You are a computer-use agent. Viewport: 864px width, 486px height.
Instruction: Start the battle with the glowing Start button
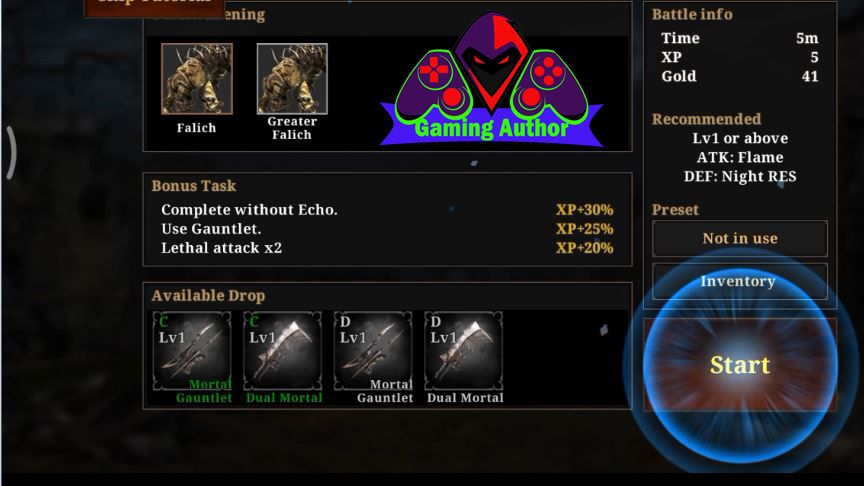pos(740,365)
